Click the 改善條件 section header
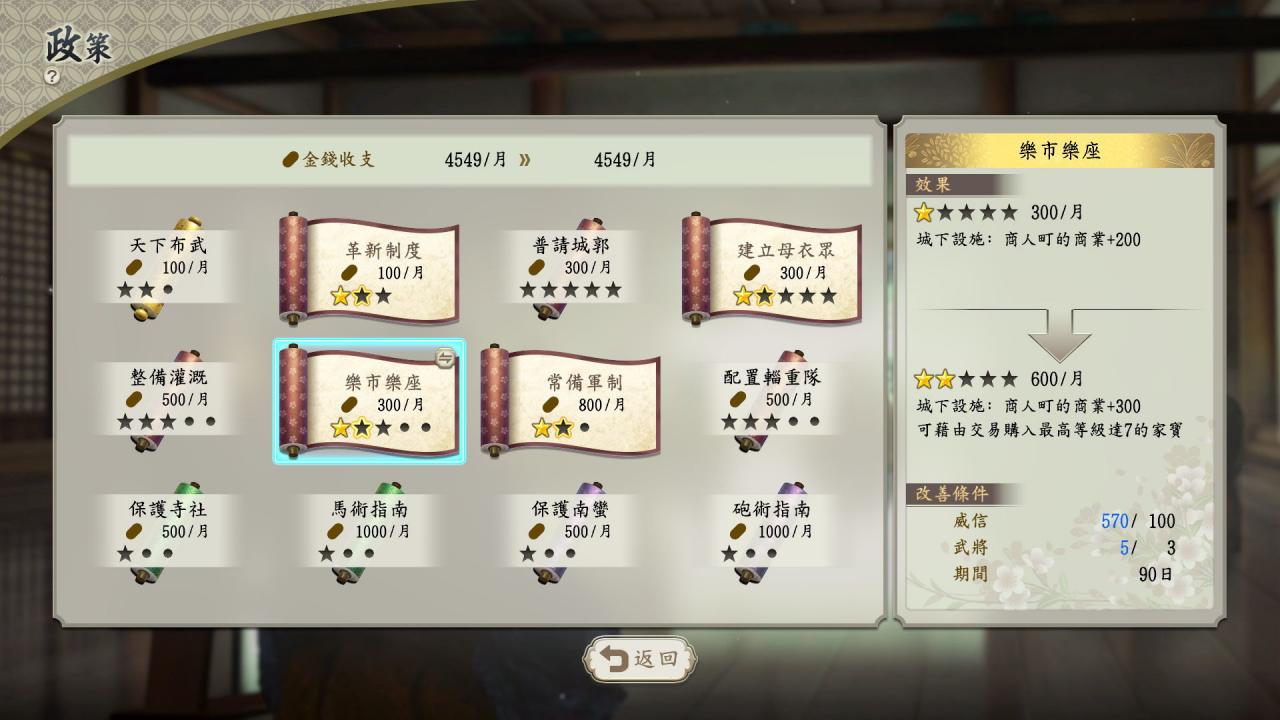The image size is (1280, 720). coord(953,494)
